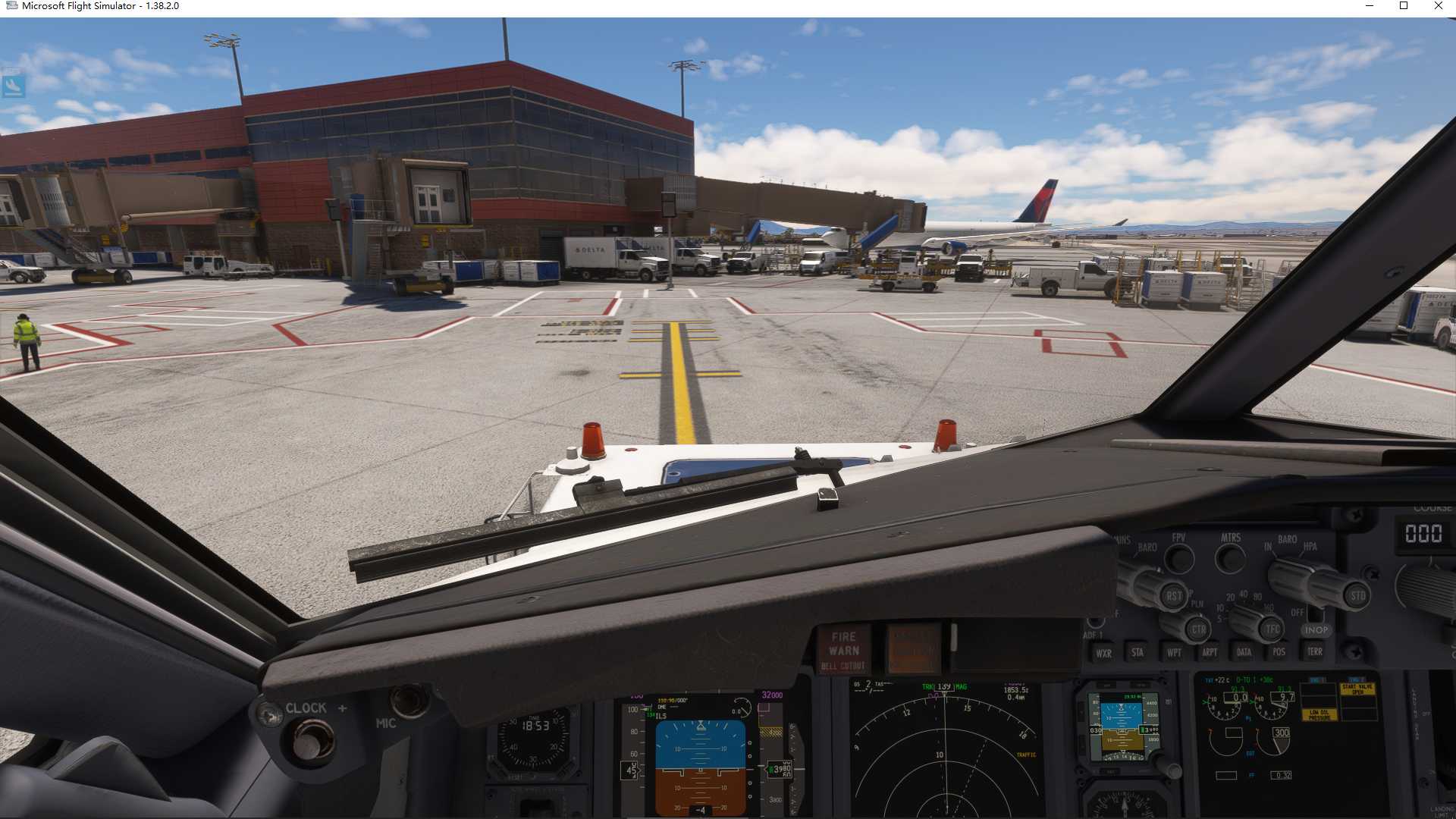Toggle the TFC traffic display
1456x819 pixels.
(1273, 627)
